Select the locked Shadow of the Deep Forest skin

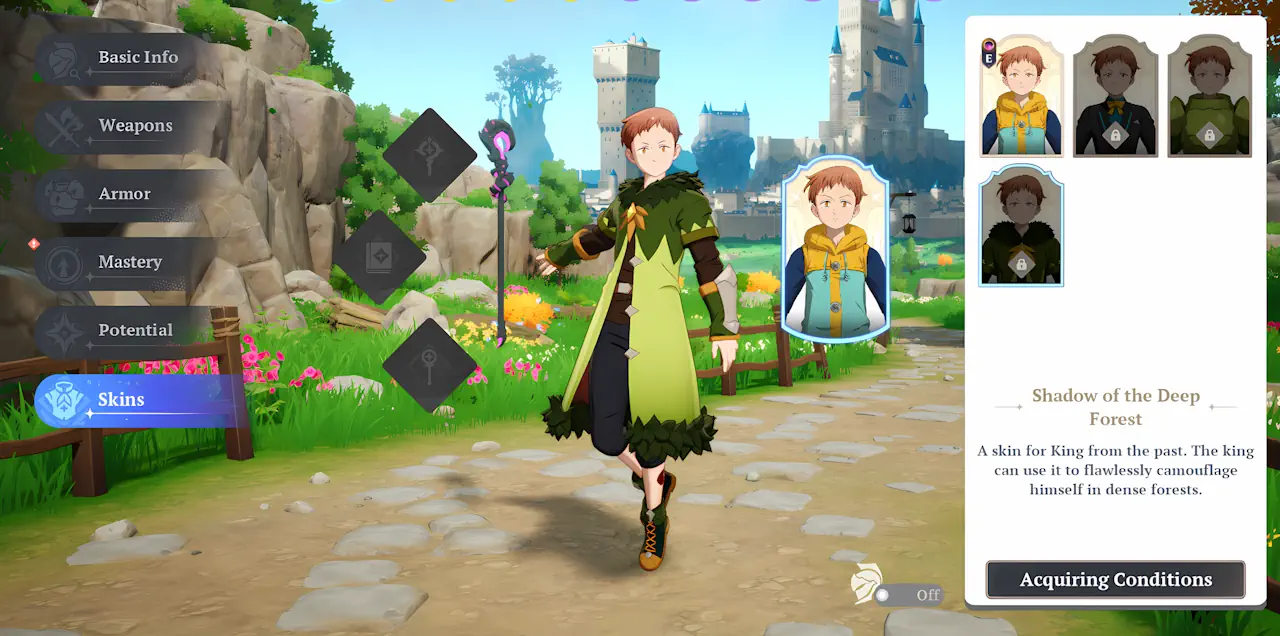pos(1021,226)
